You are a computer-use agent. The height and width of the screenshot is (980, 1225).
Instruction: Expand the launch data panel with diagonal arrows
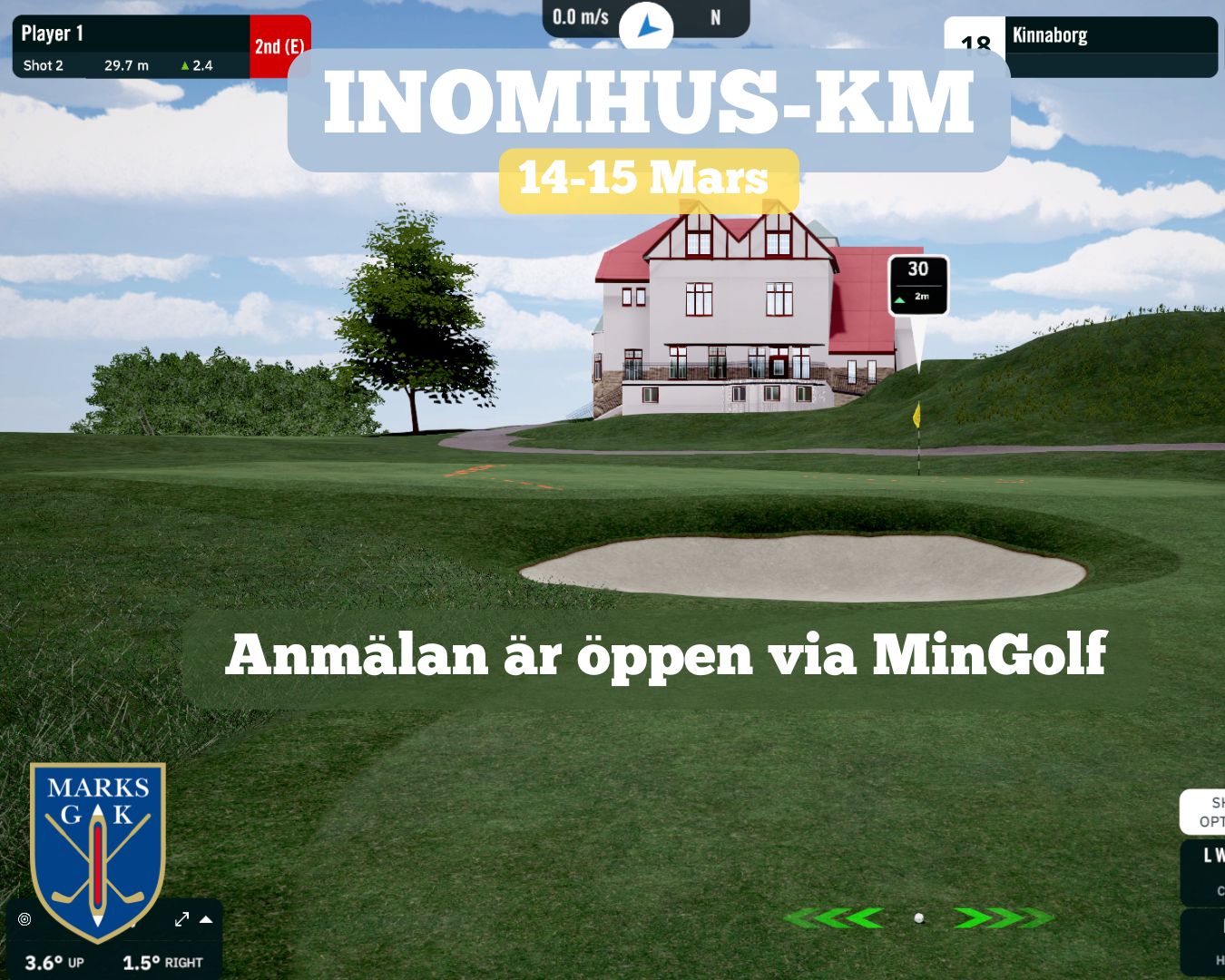(181, 919)
